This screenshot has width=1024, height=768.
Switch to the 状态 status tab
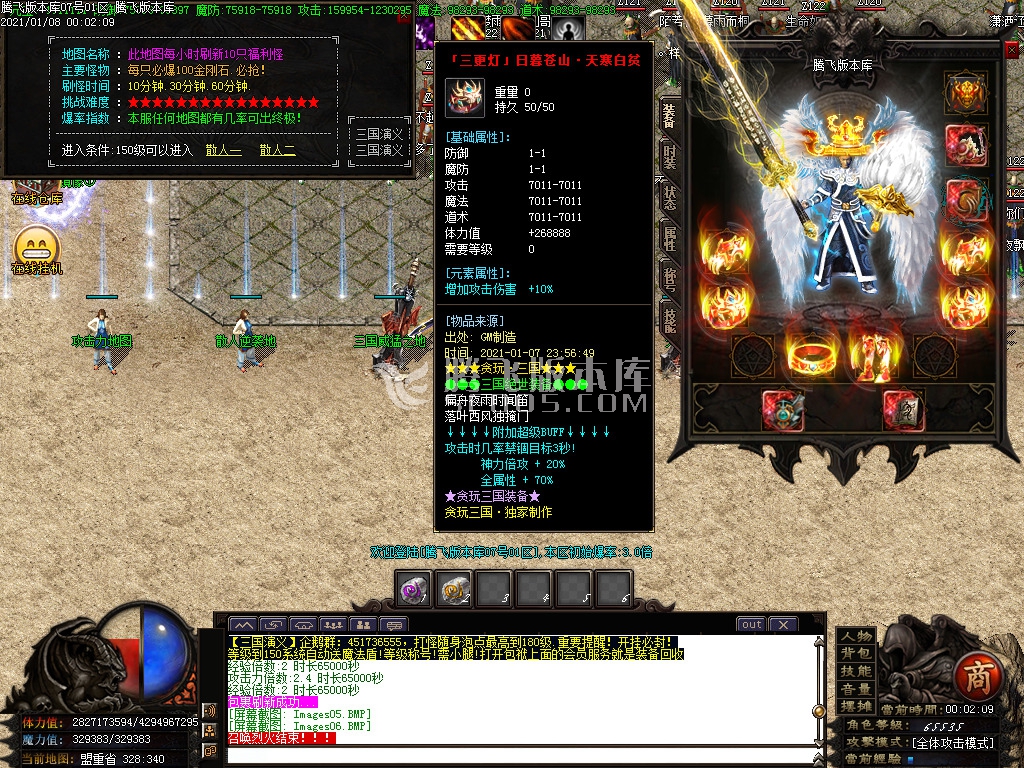click(669, 197)
